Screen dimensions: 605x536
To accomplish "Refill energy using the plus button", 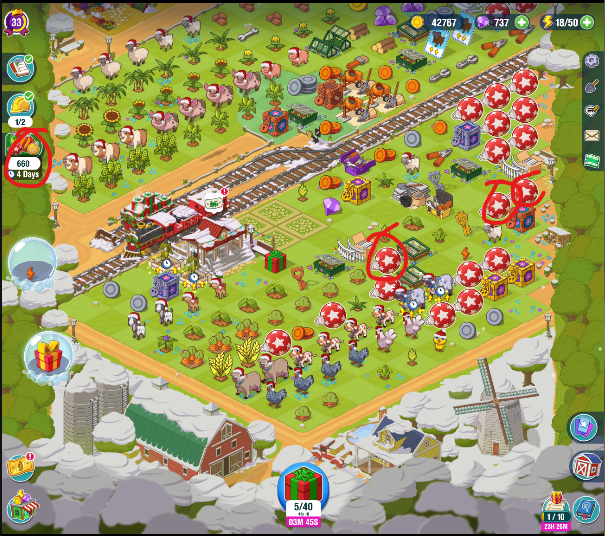I will pyautogui.click(x=586, y=22).
